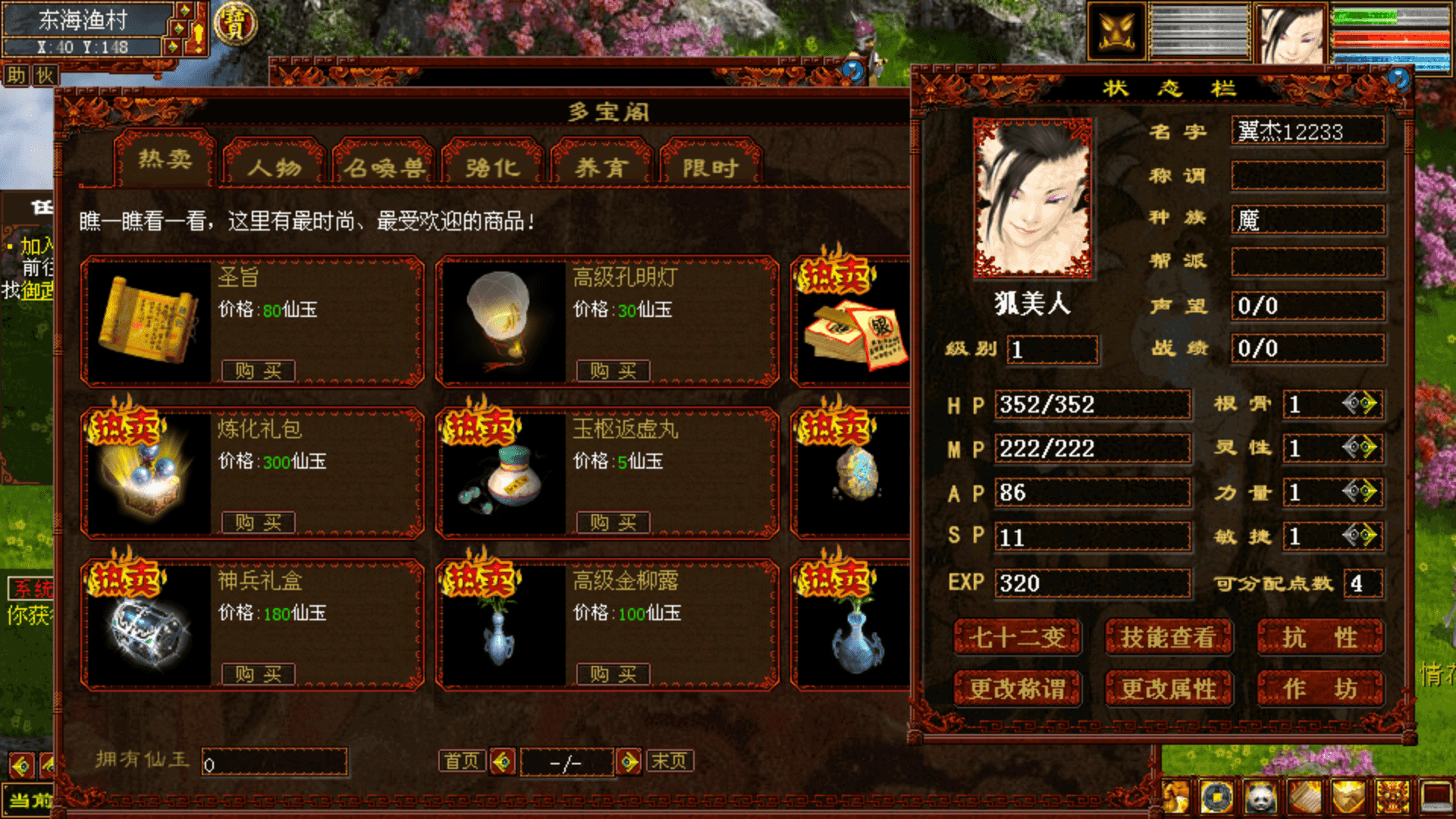Open the 作坊 workshop button
The height and width of the screenshot is (819, 1456).
(x=1320, y=689)
